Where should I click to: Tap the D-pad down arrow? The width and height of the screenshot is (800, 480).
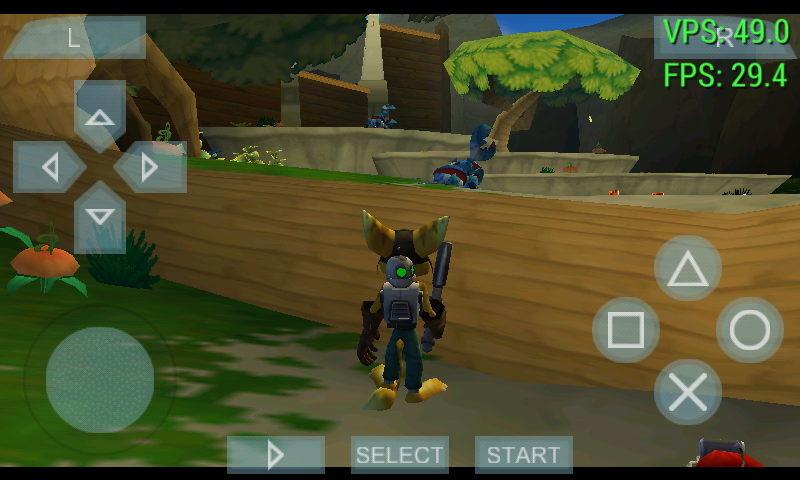[x=100, y=217]
